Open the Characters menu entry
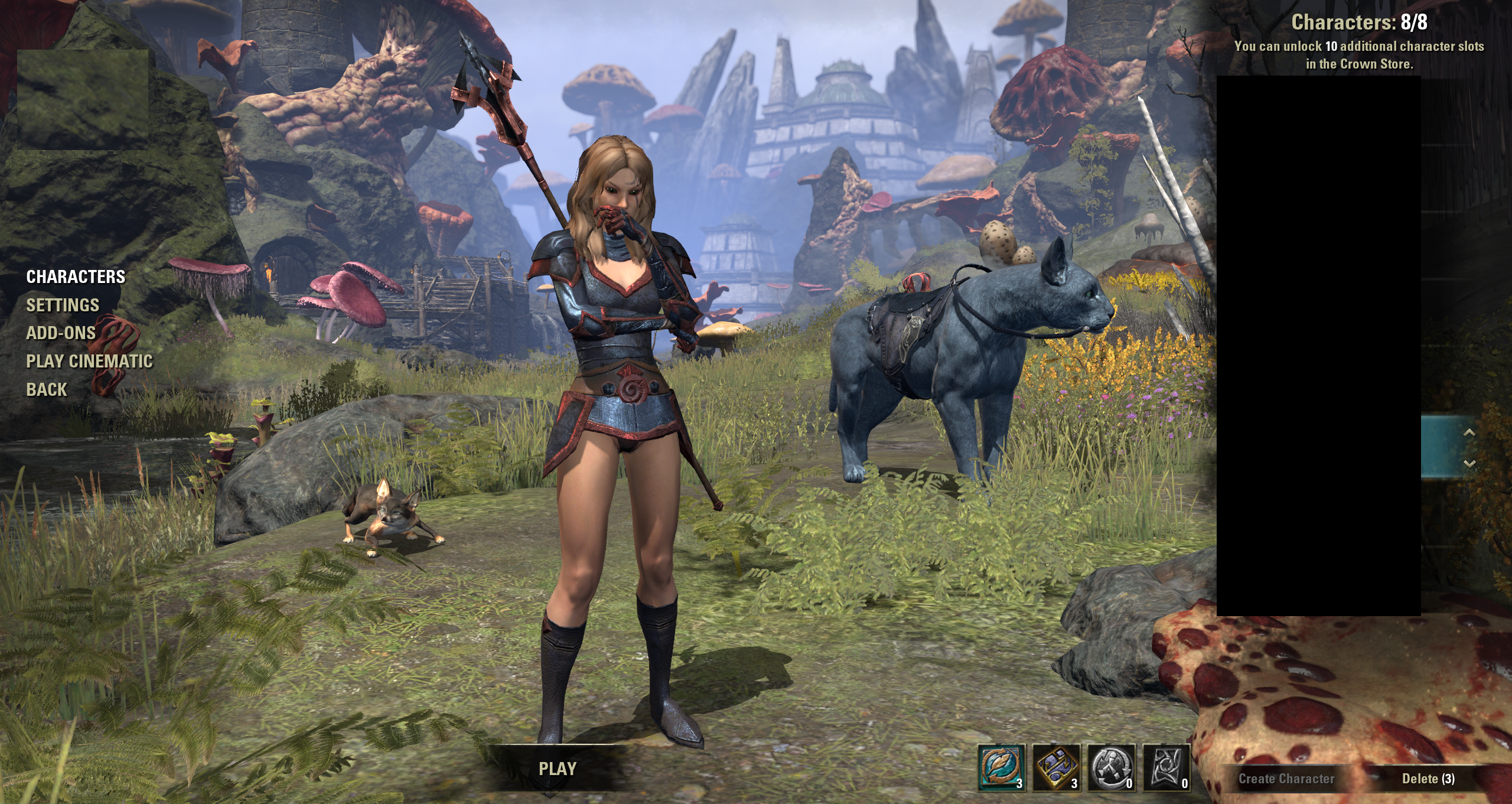The image size is (1512, 804). pos(76,276)
